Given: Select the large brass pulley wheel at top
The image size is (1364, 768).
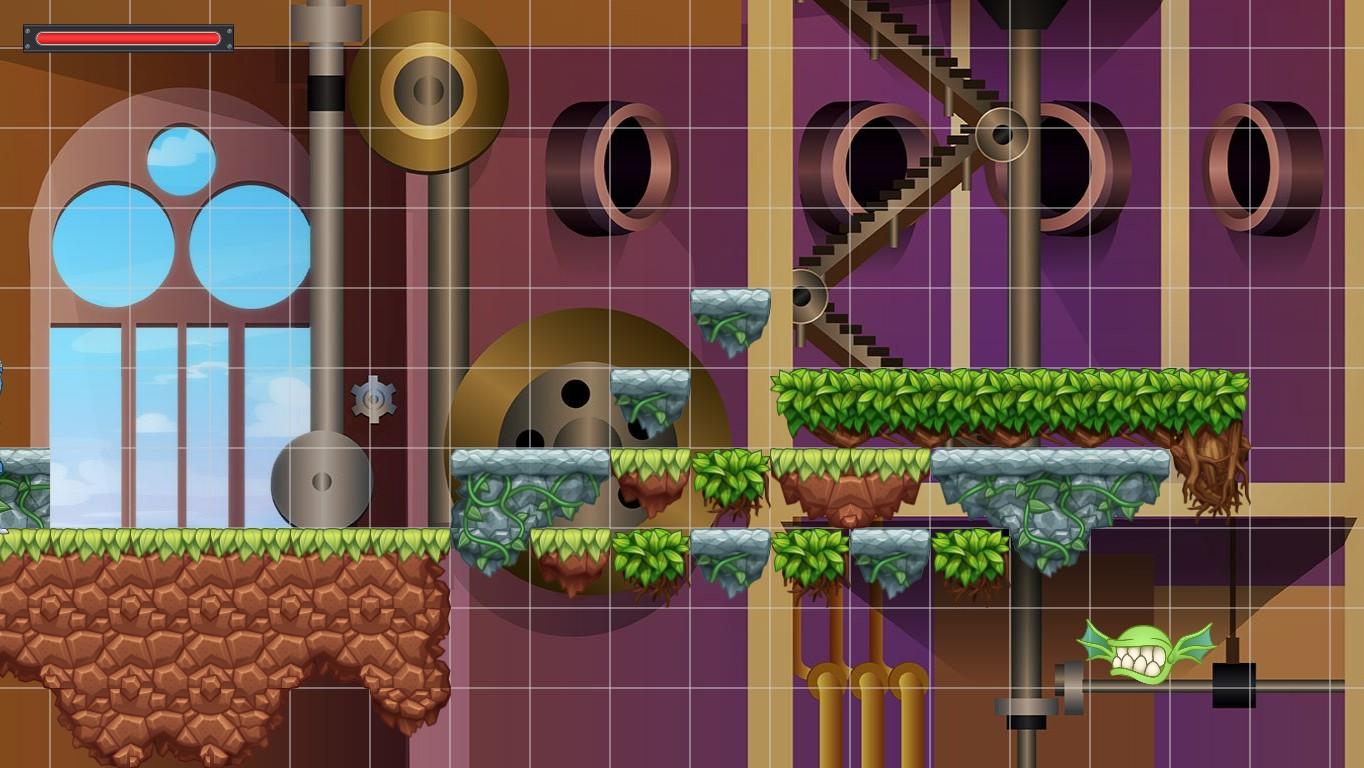Looking at the screenshot, I should click(428, 90).
